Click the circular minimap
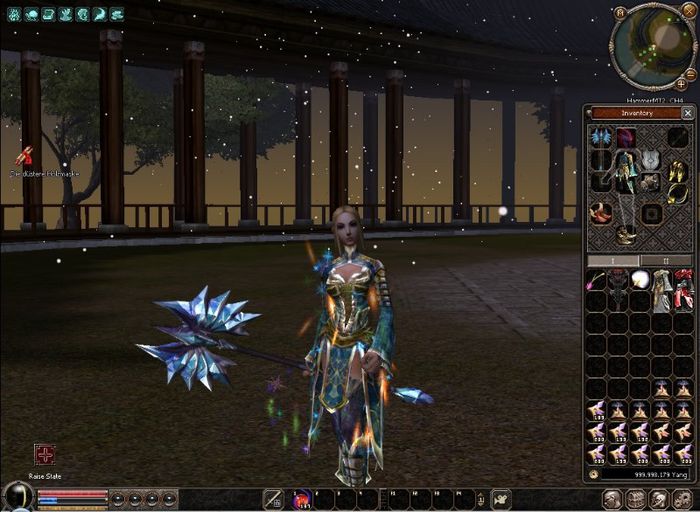The width and height of the screenshot is (700, 512). click(651, 43)
